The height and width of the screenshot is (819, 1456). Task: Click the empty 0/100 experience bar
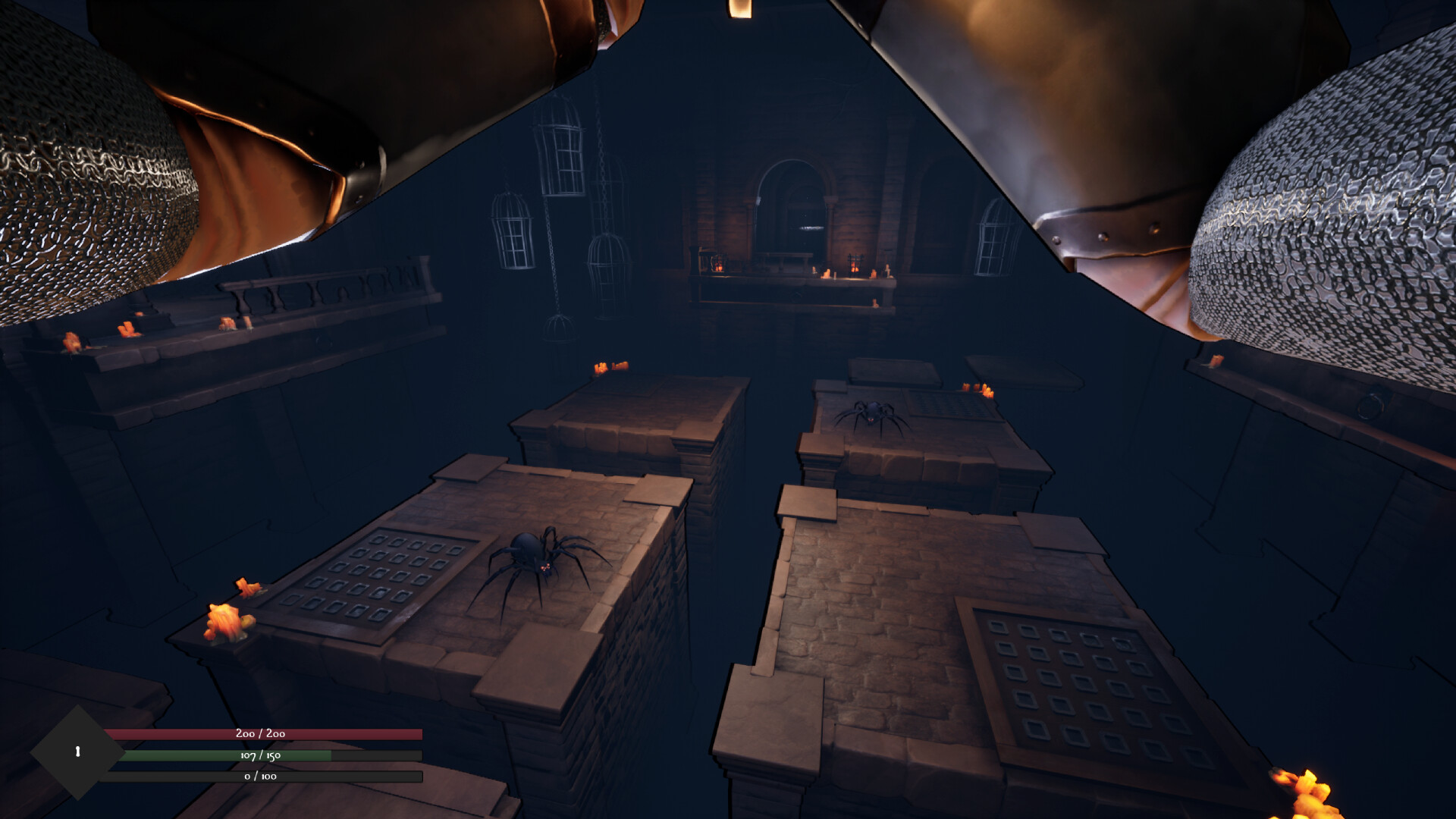pyautogui.click(x=262, y=777)
